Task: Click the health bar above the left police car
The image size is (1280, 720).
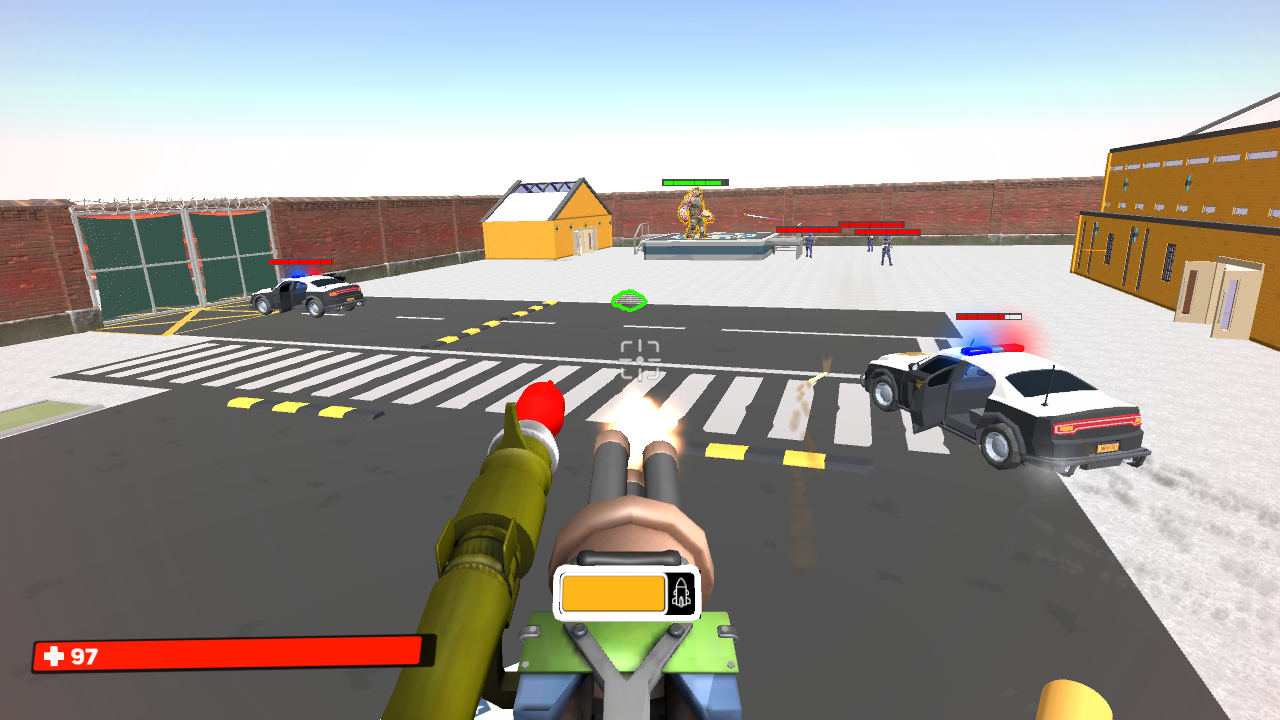Action: [x=300, y=264]
